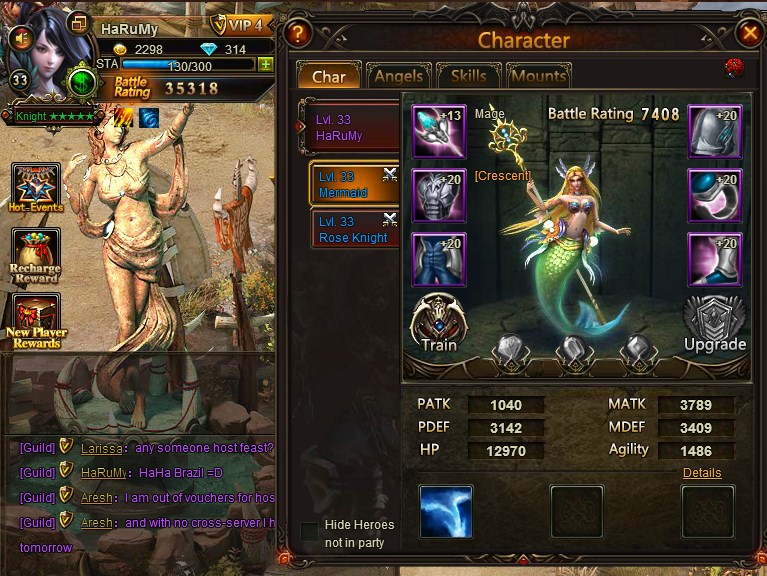
Task: Toggle Hide Heroes not in party checkbox
Action: click(310, 532)
